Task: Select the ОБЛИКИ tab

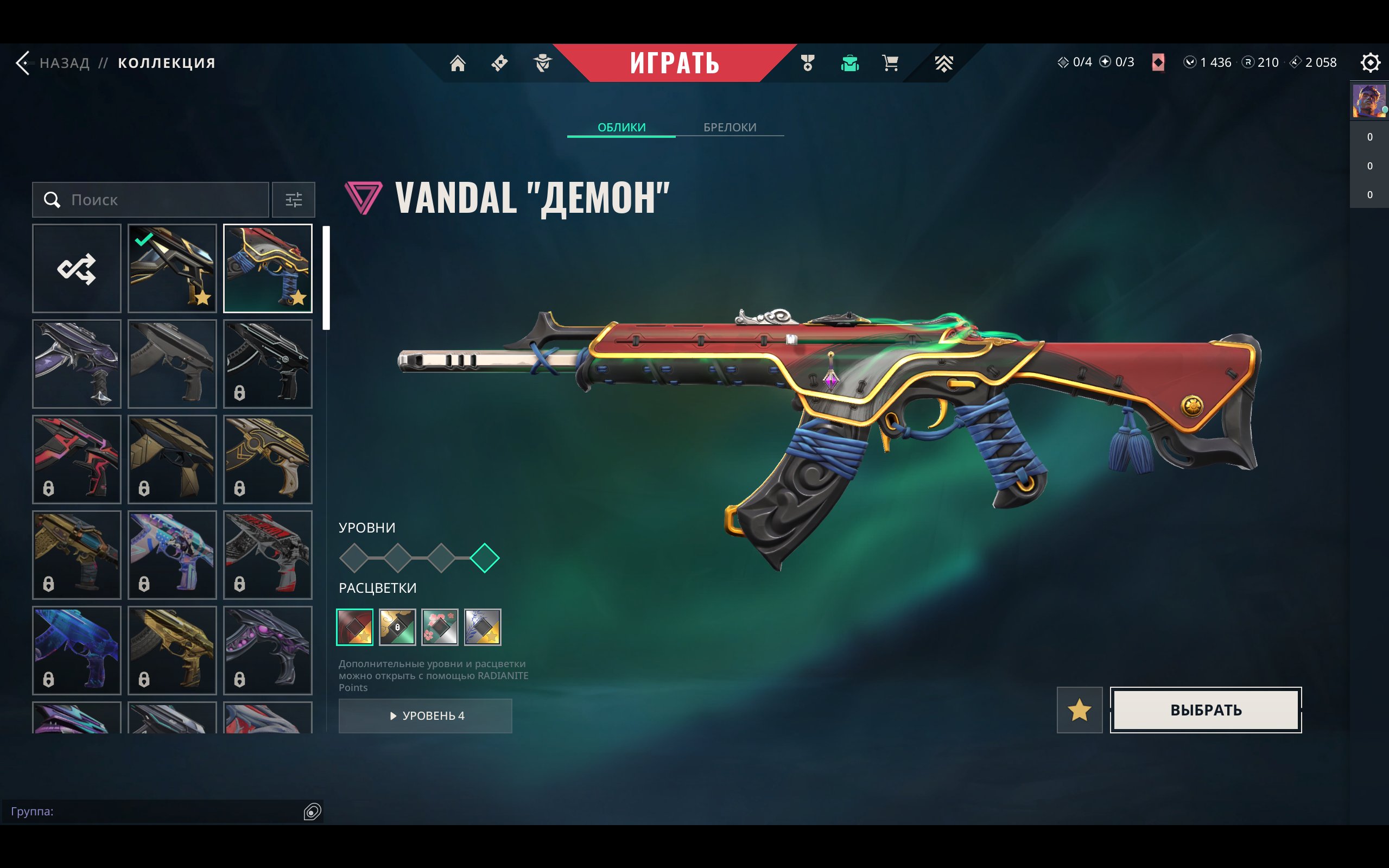Action: coord(621,127)
